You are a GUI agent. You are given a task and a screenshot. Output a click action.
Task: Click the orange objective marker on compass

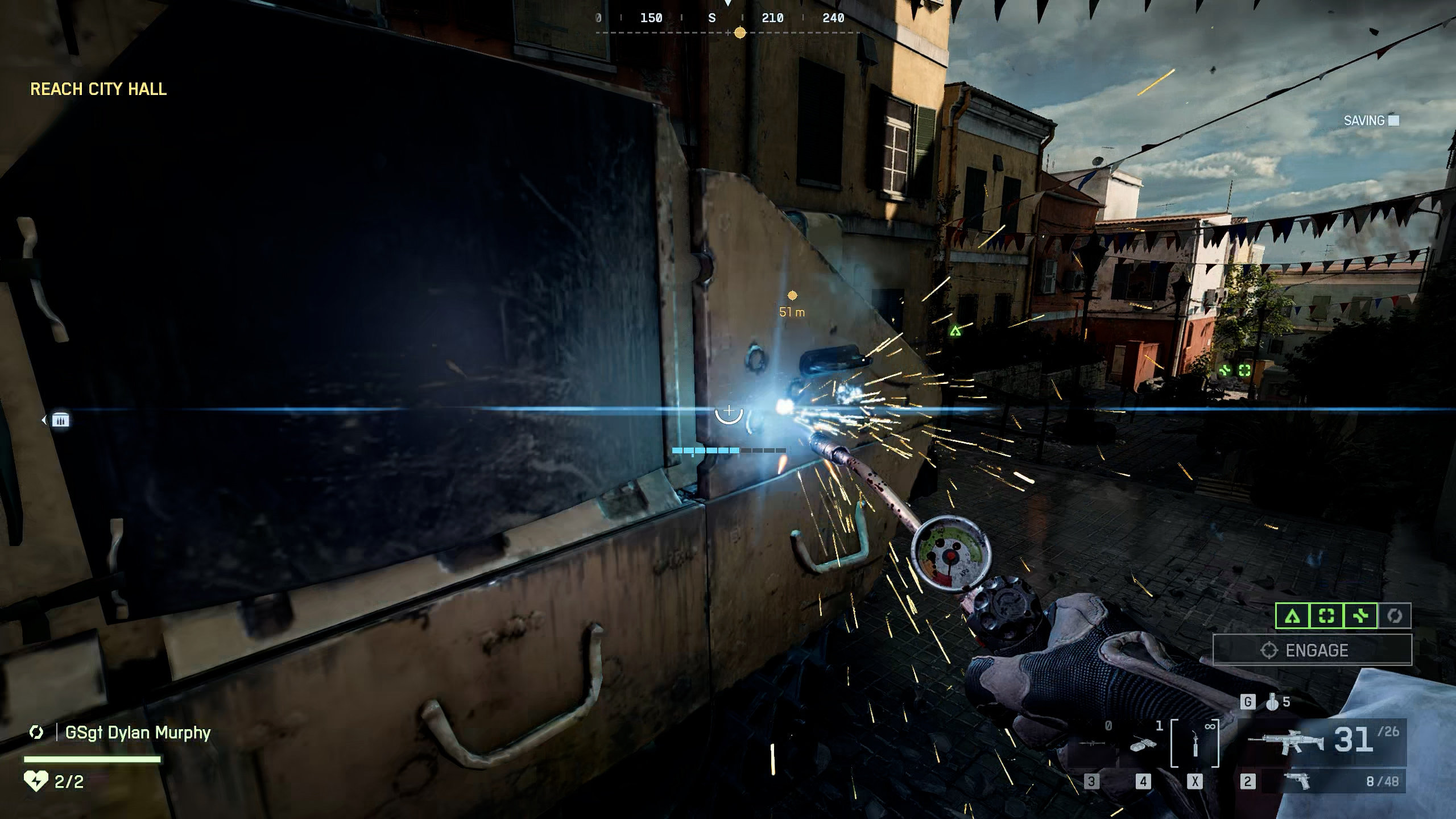pyautogui.click(x=740, y=33)
